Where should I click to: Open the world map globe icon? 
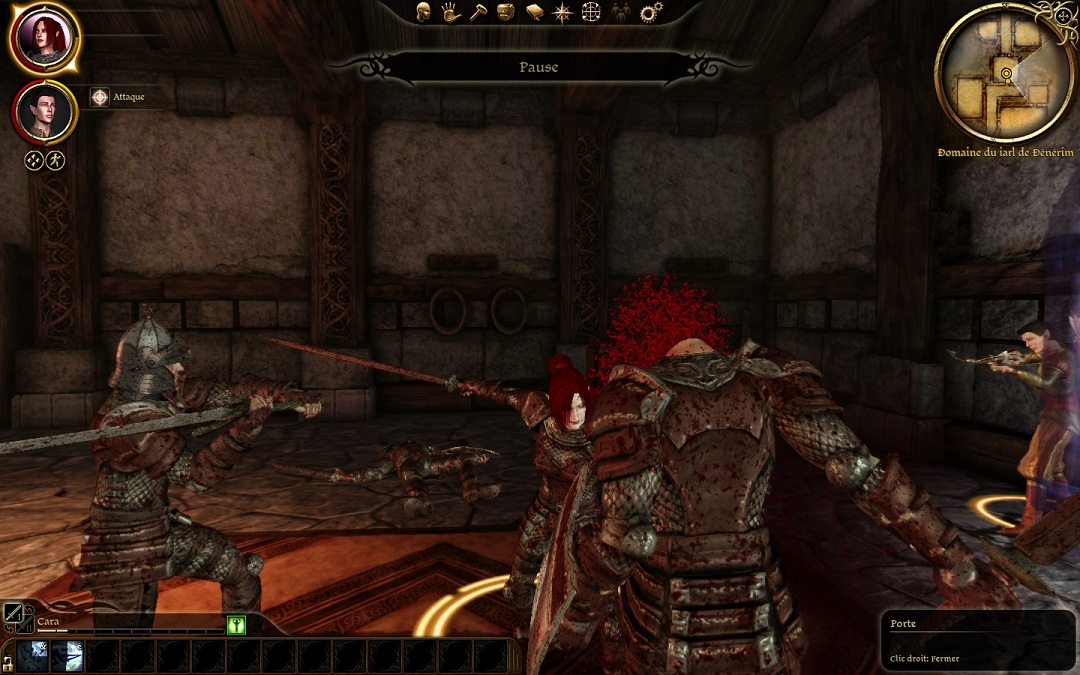(592, 12)
